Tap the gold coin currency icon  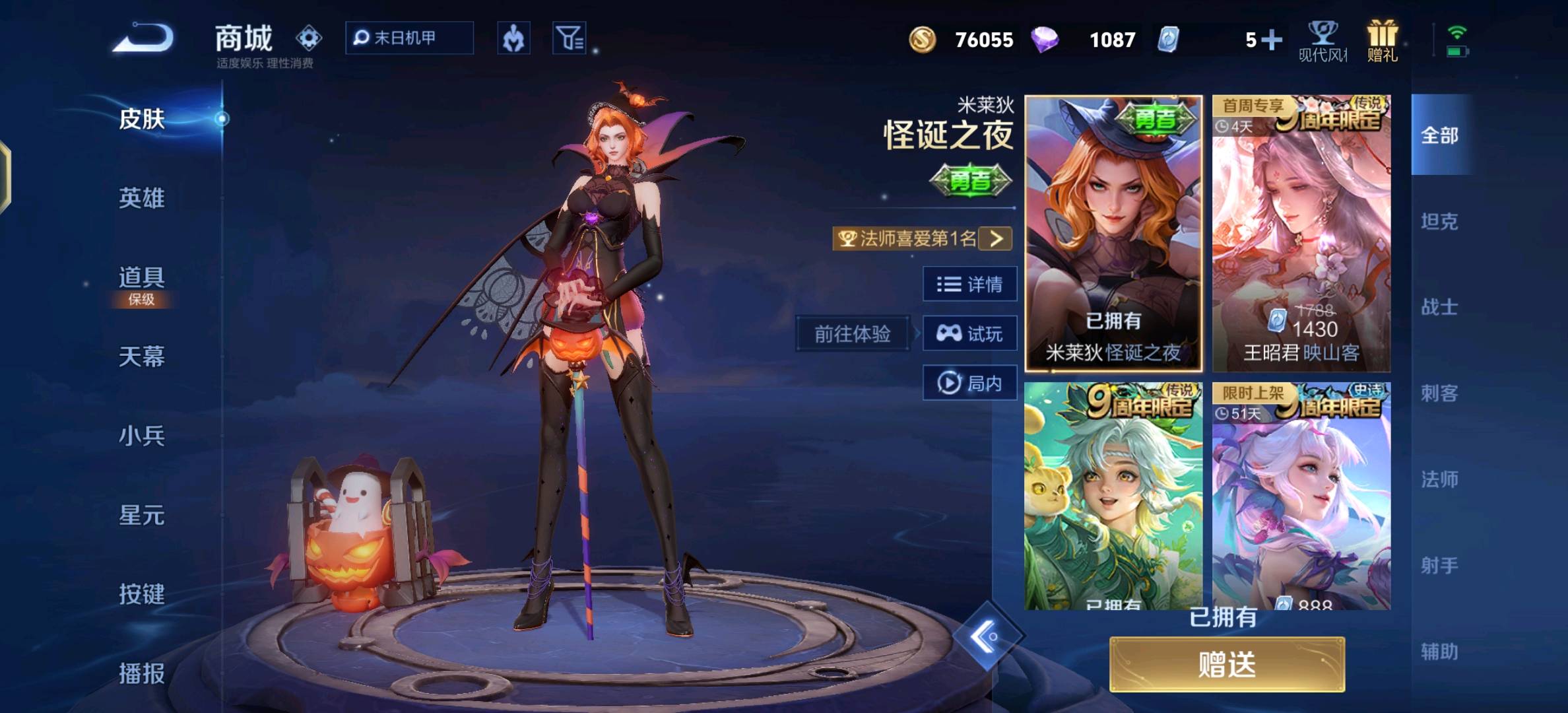pyautogui.click(x=923, y=40)
